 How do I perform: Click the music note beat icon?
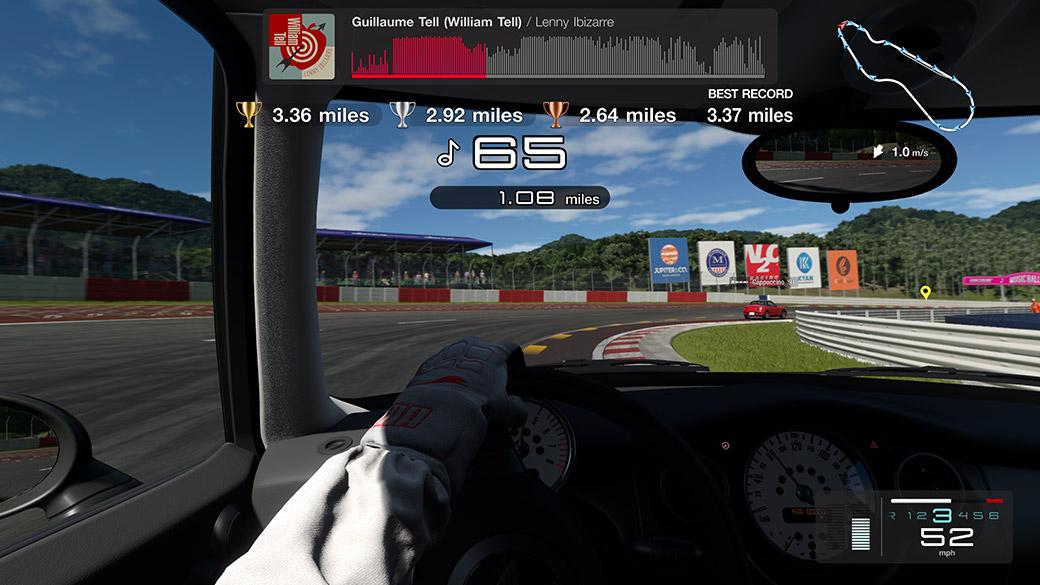tap(448, 153)
